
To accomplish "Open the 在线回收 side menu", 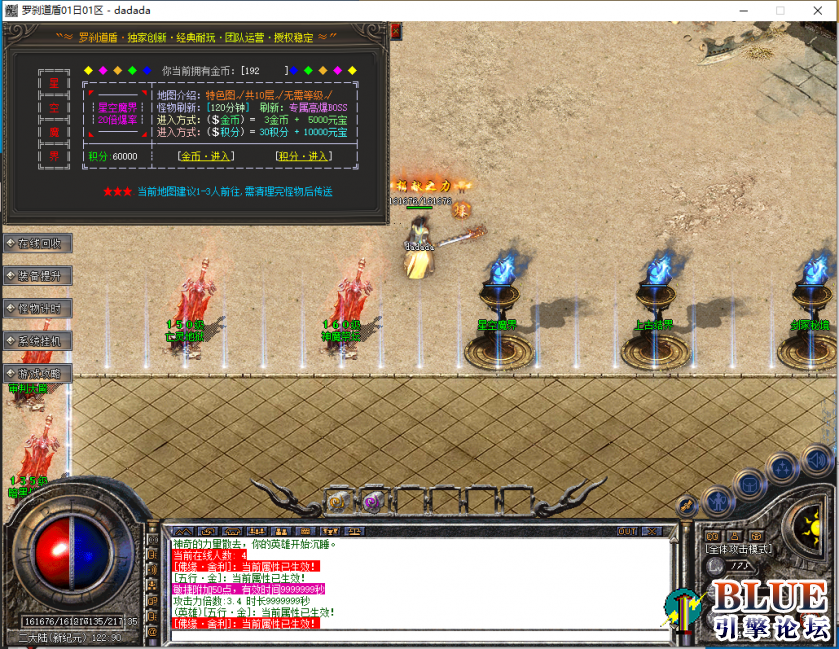I will (38, 243).
